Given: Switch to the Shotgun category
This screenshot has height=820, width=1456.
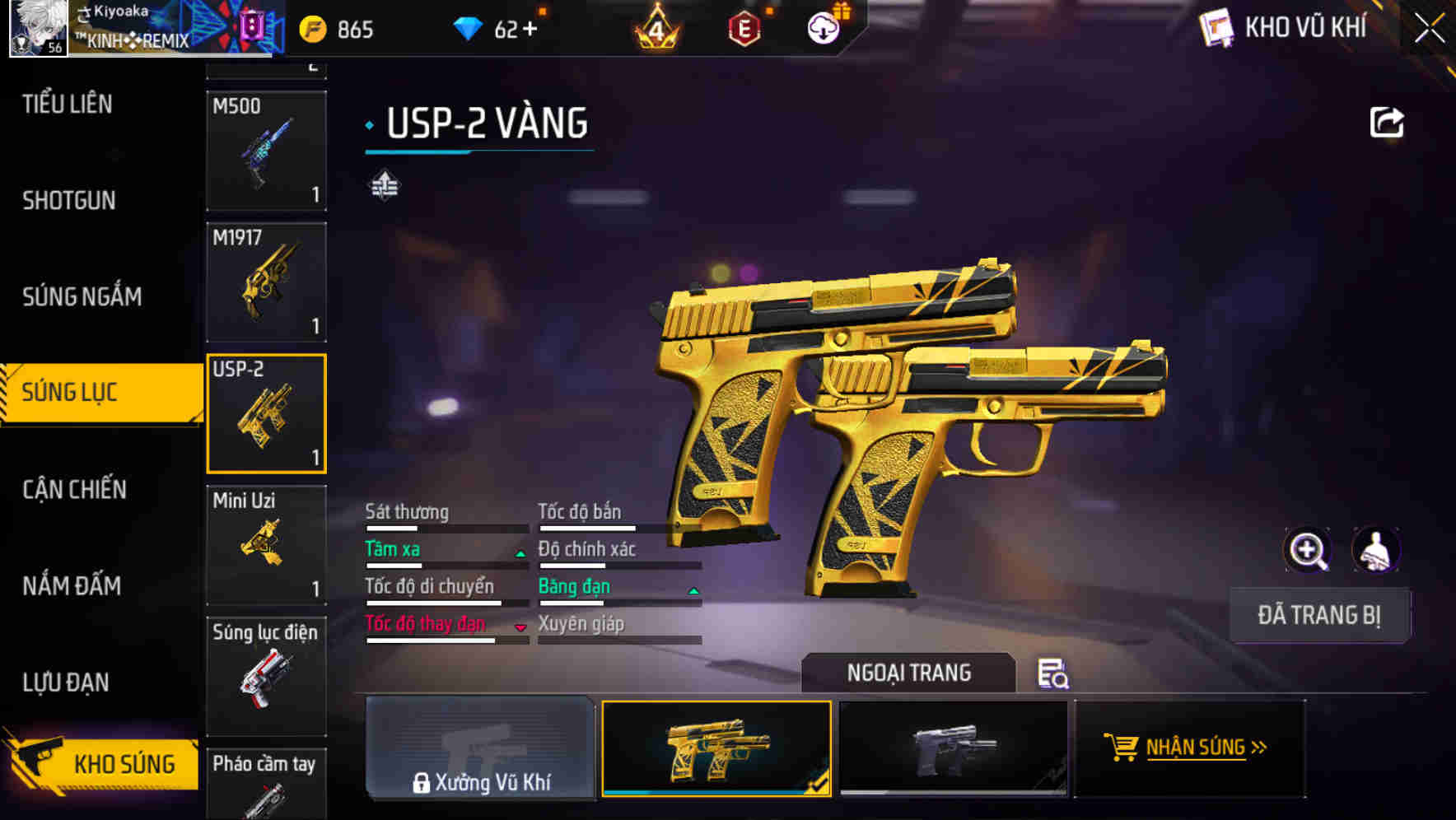Looking at the screenshot, I should pyautogui.click(x=68, y=200).
